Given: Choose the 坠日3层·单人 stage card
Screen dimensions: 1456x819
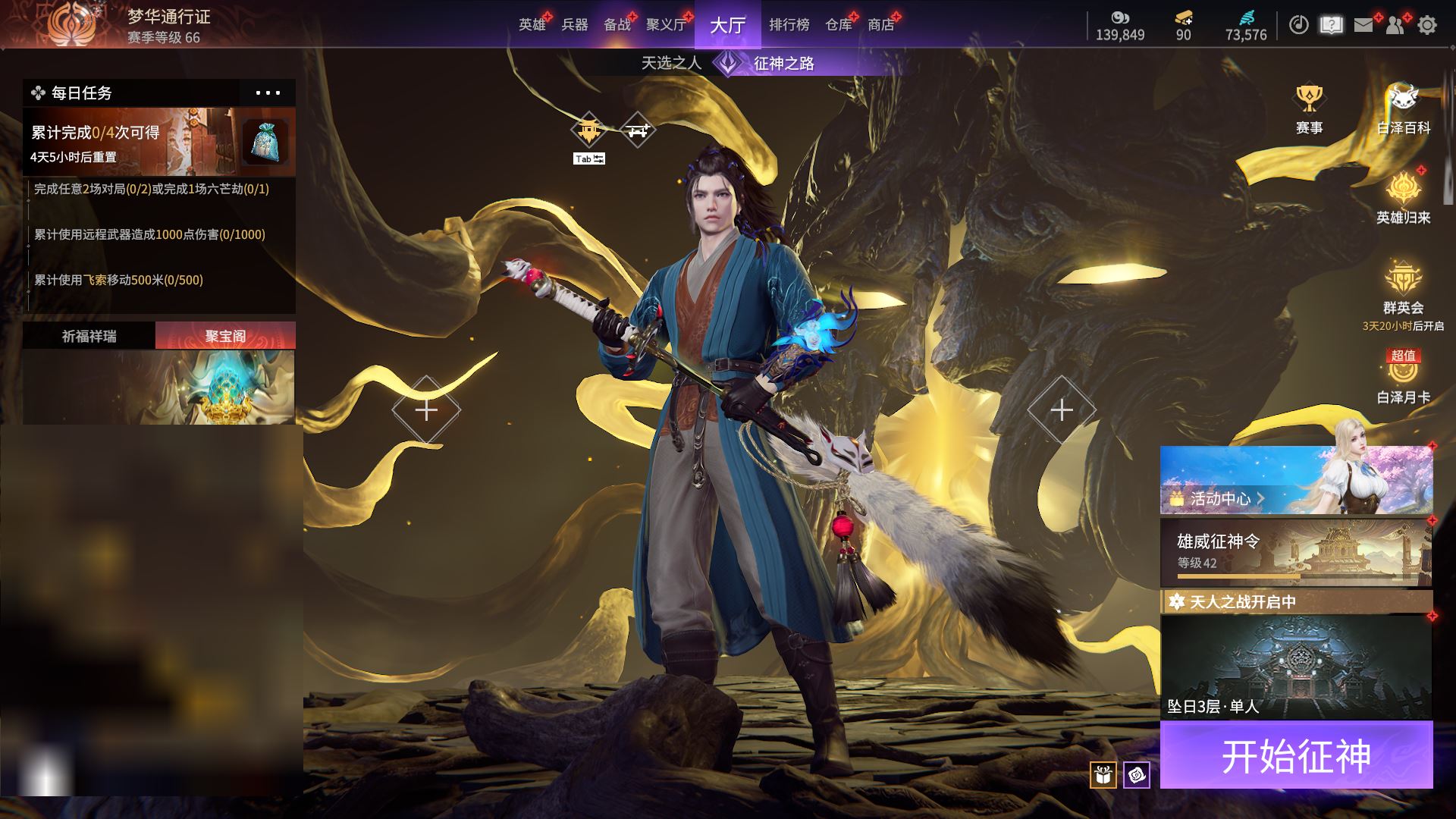Looking at the screenshot, I should click(1296, 667).
